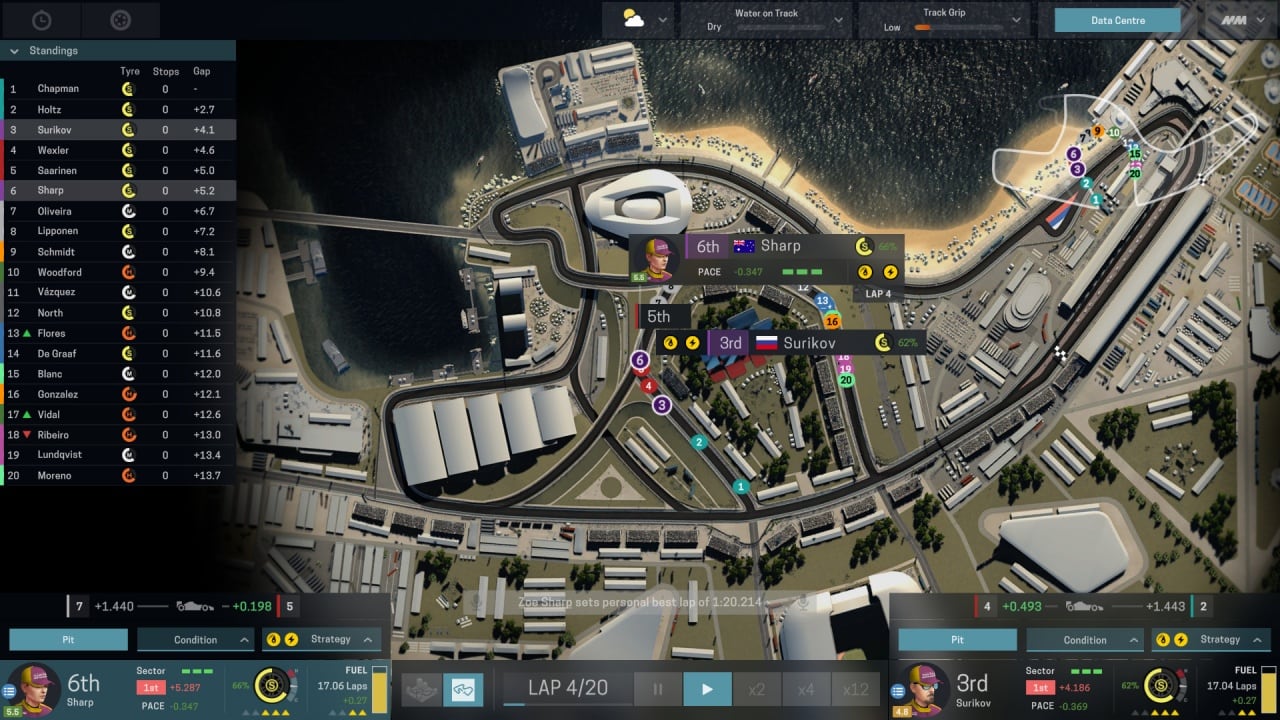Set race speed to x4

tap(806, 689)
